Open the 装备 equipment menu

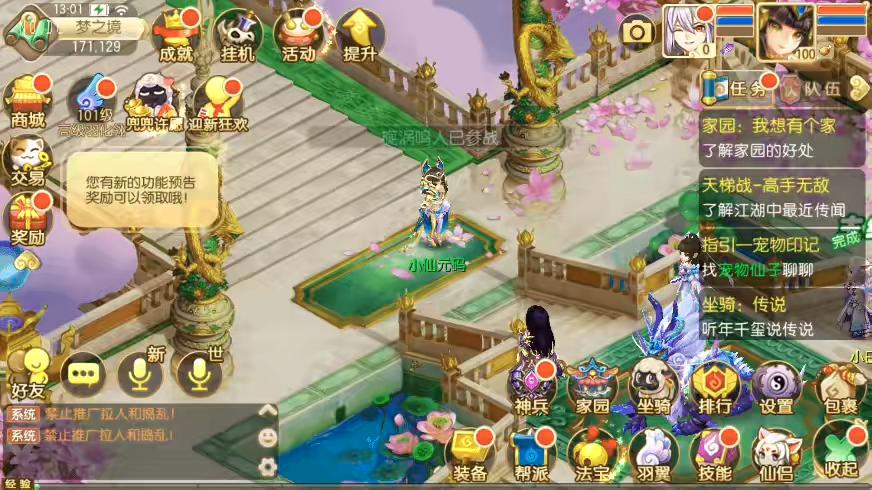coord(470,454)
